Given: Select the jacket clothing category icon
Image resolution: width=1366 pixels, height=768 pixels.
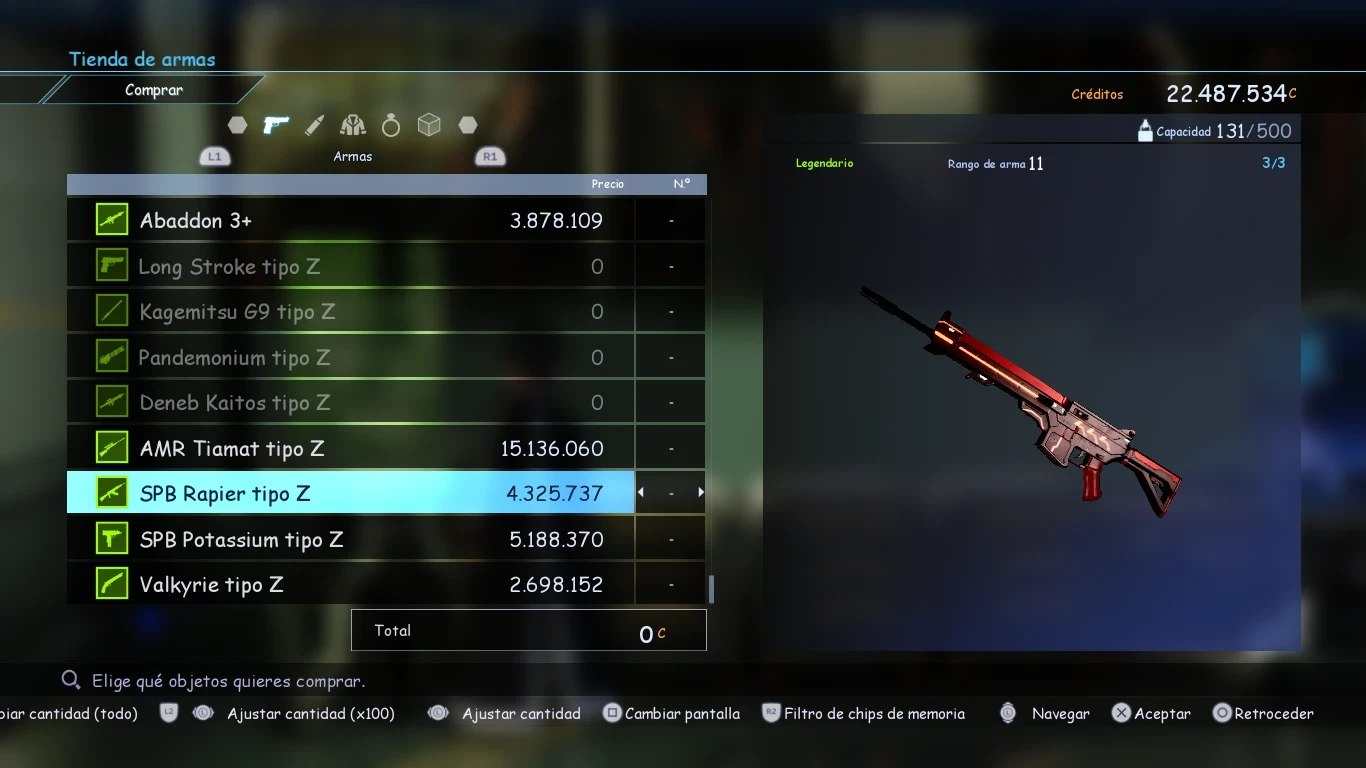Looking at the screenshot, I should [x=352, y=124].
